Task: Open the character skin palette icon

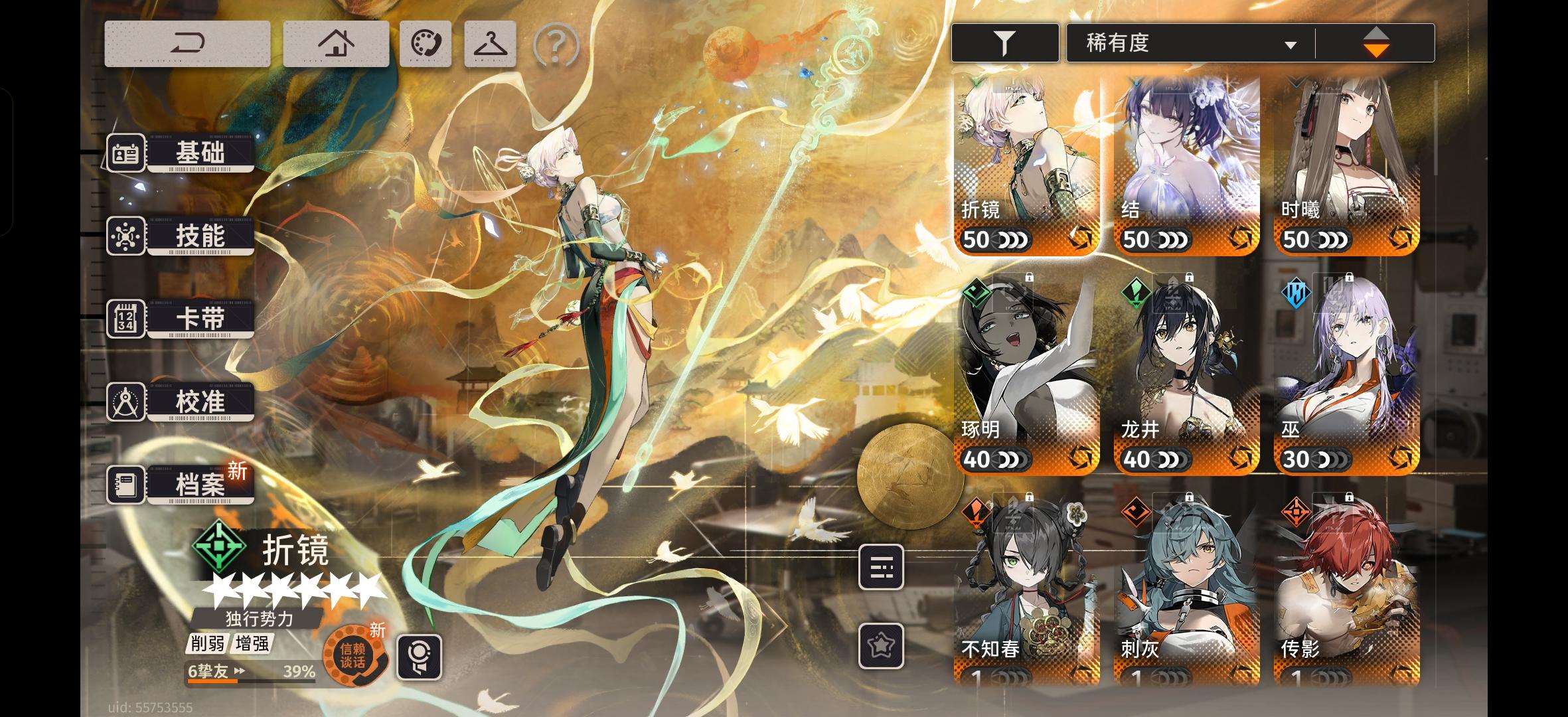Action: (426, 42)
